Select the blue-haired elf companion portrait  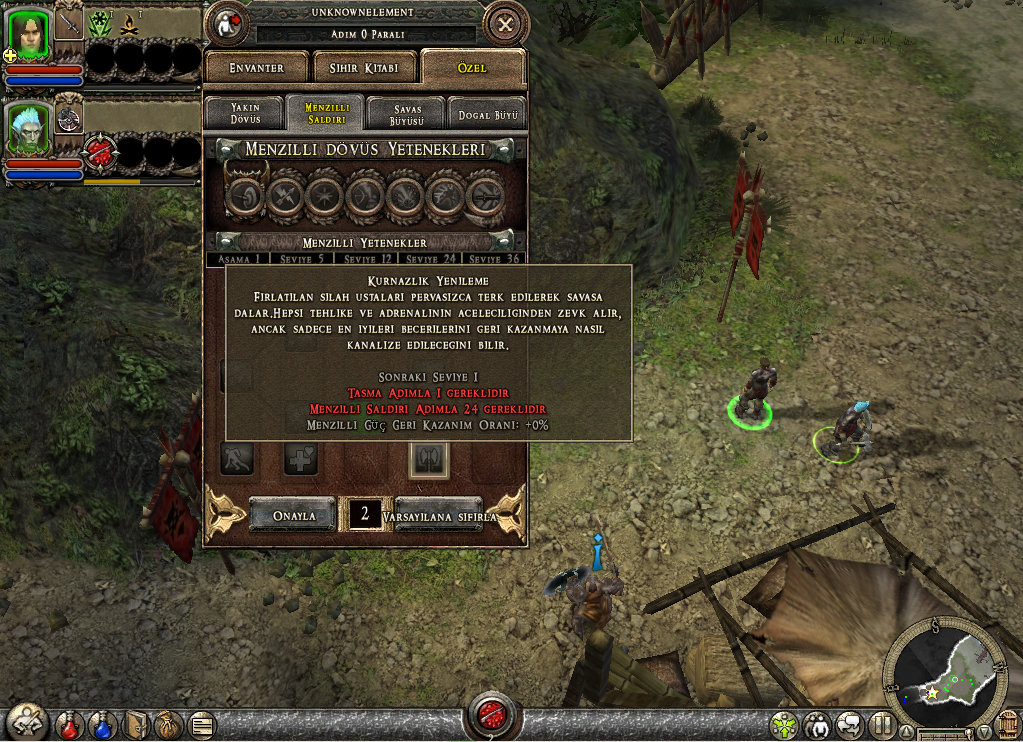click(x=27, y=128)
